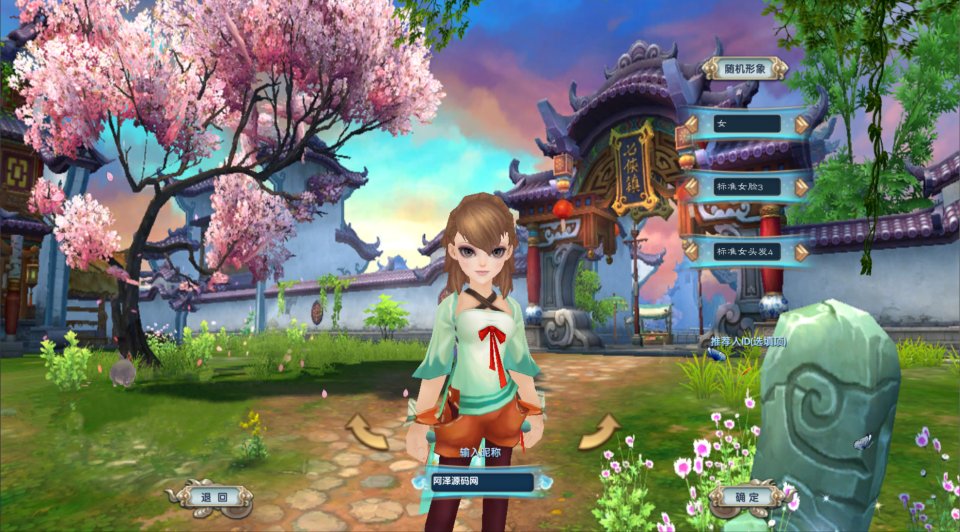
Task: Select next hairstyle right of 标准女头发4
Action: [x=802, y=251]
